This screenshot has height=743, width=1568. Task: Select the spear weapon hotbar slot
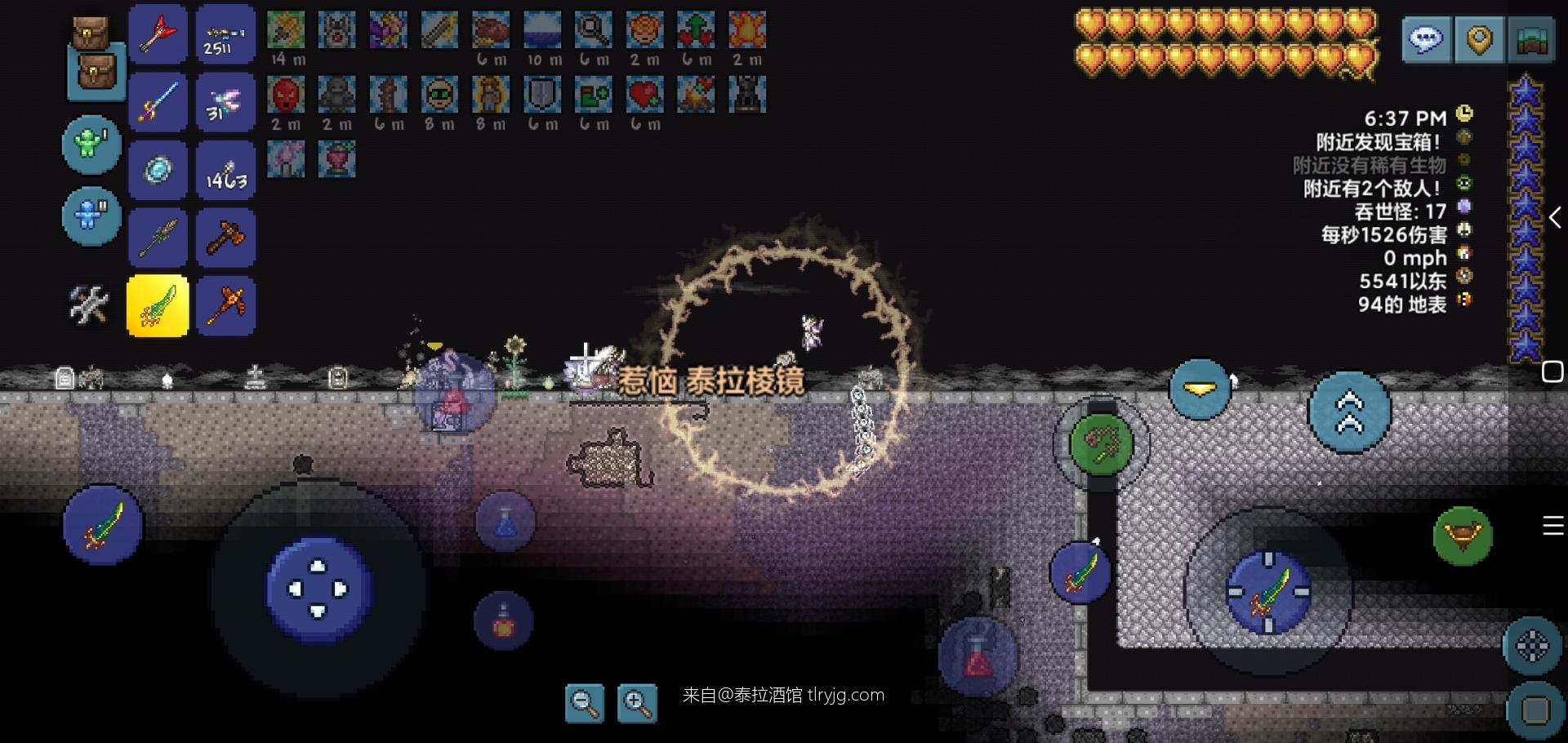coord(158,237)
